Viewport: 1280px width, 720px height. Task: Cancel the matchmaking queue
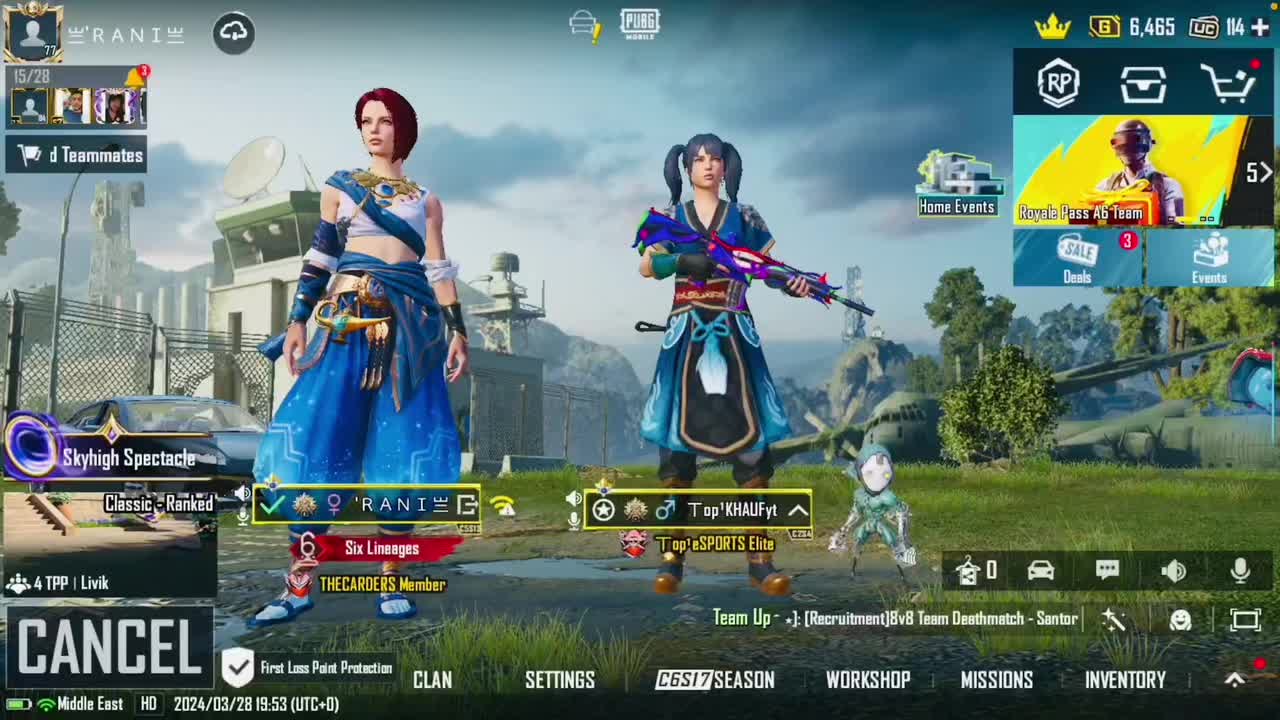109,646
